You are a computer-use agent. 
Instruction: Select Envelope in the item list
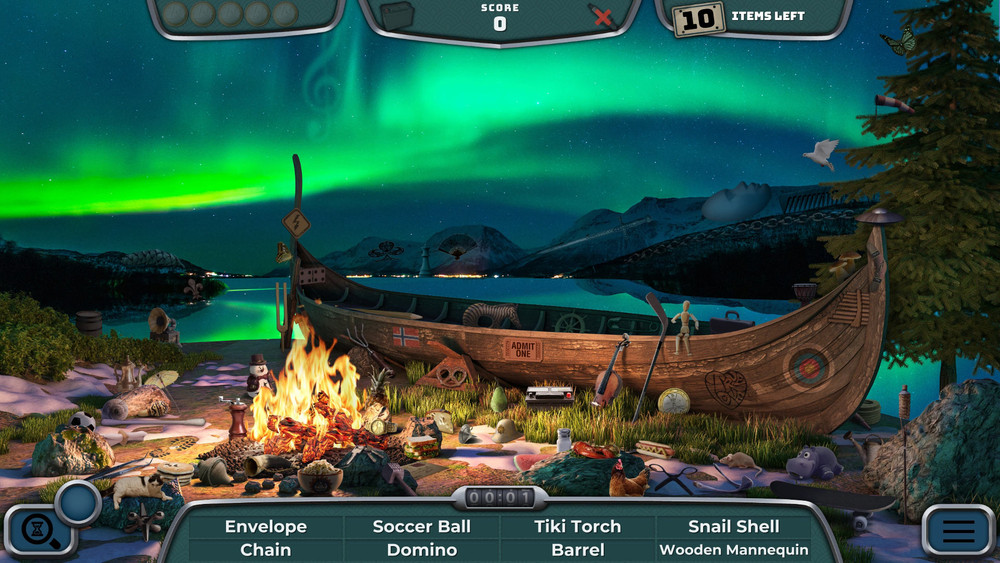265,526
